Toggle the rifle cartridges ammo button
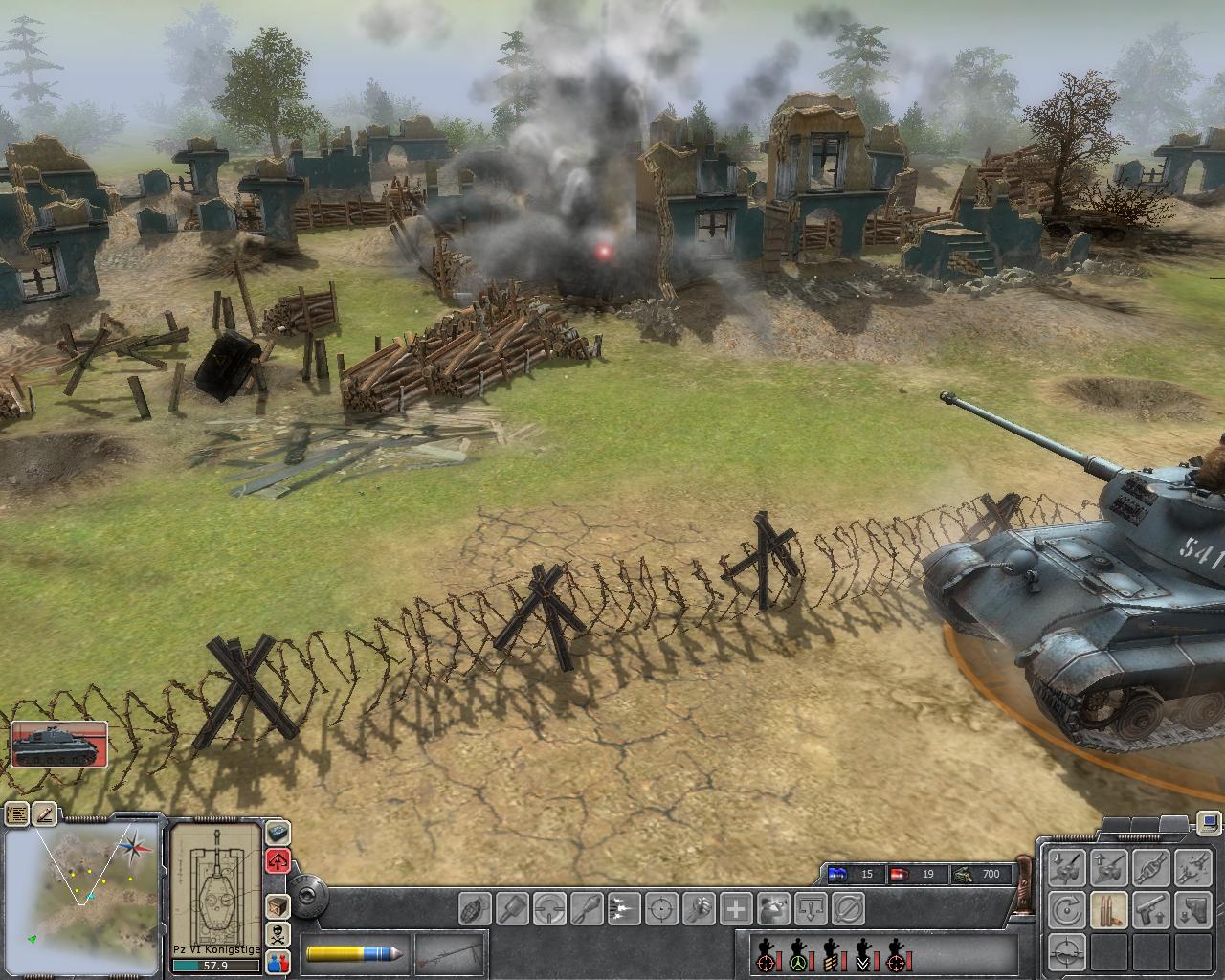1225x980 pixels. (1108, 909)
